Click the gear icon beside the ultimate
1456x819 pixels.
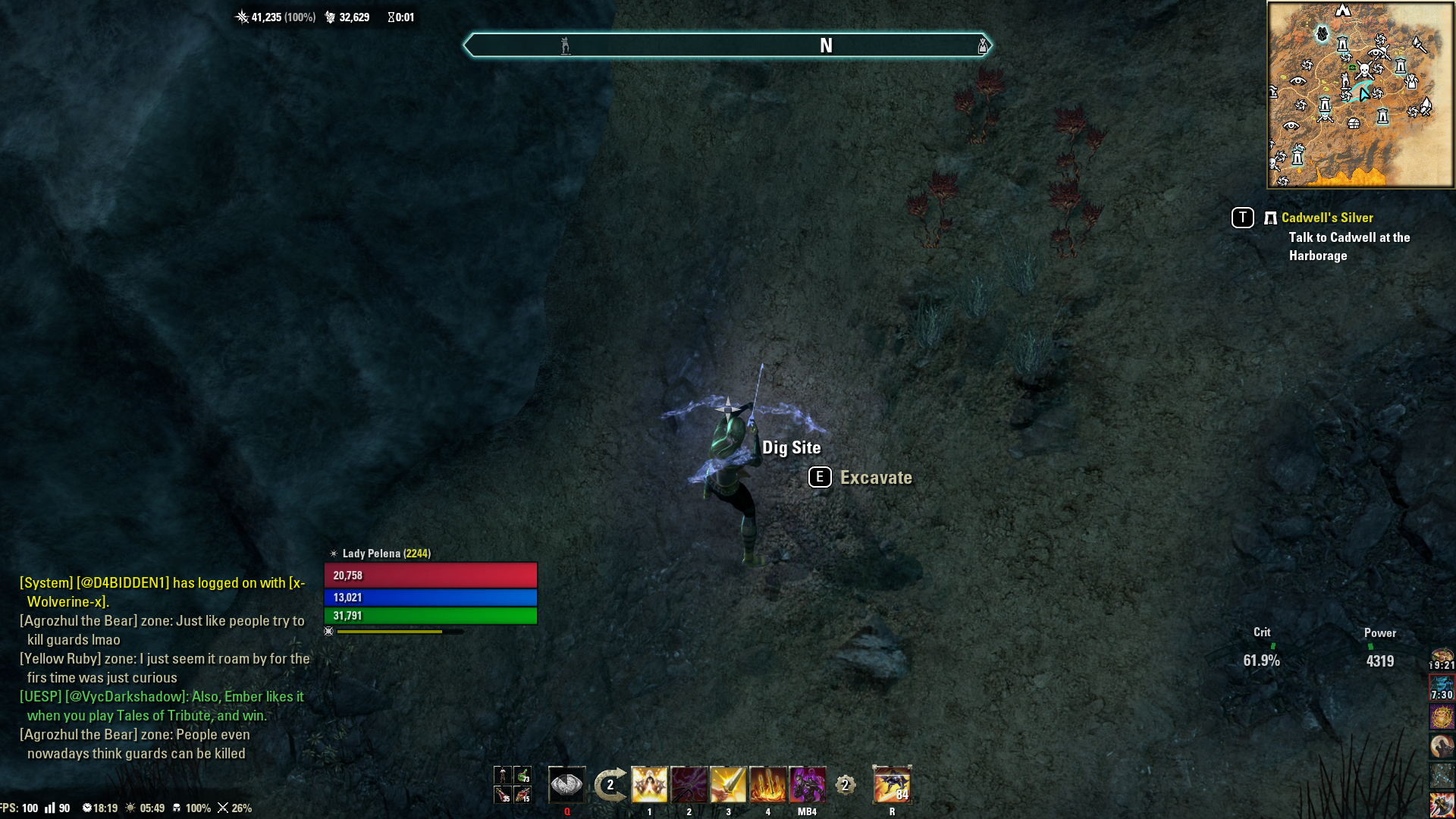click(846, 785)
